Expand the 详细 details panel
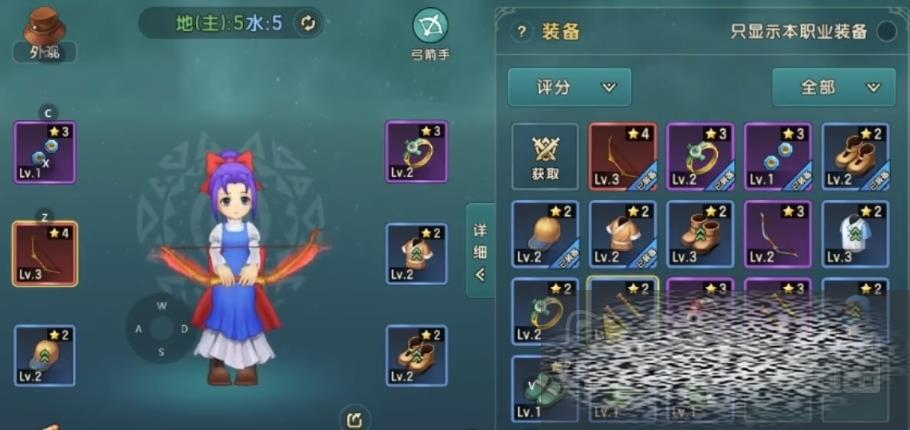 [x=481, y=250]
